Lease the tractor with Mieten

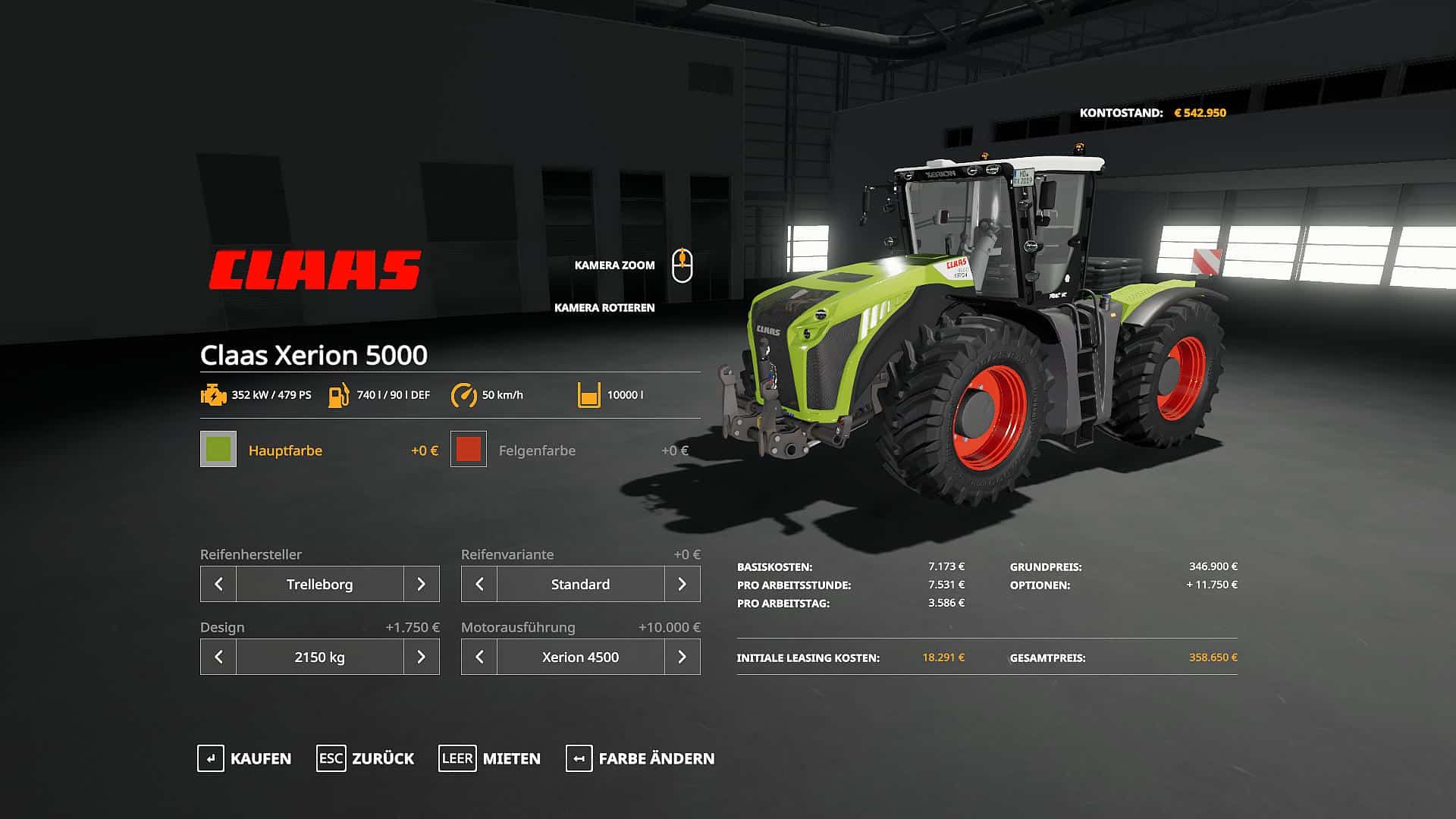(490, 758)
